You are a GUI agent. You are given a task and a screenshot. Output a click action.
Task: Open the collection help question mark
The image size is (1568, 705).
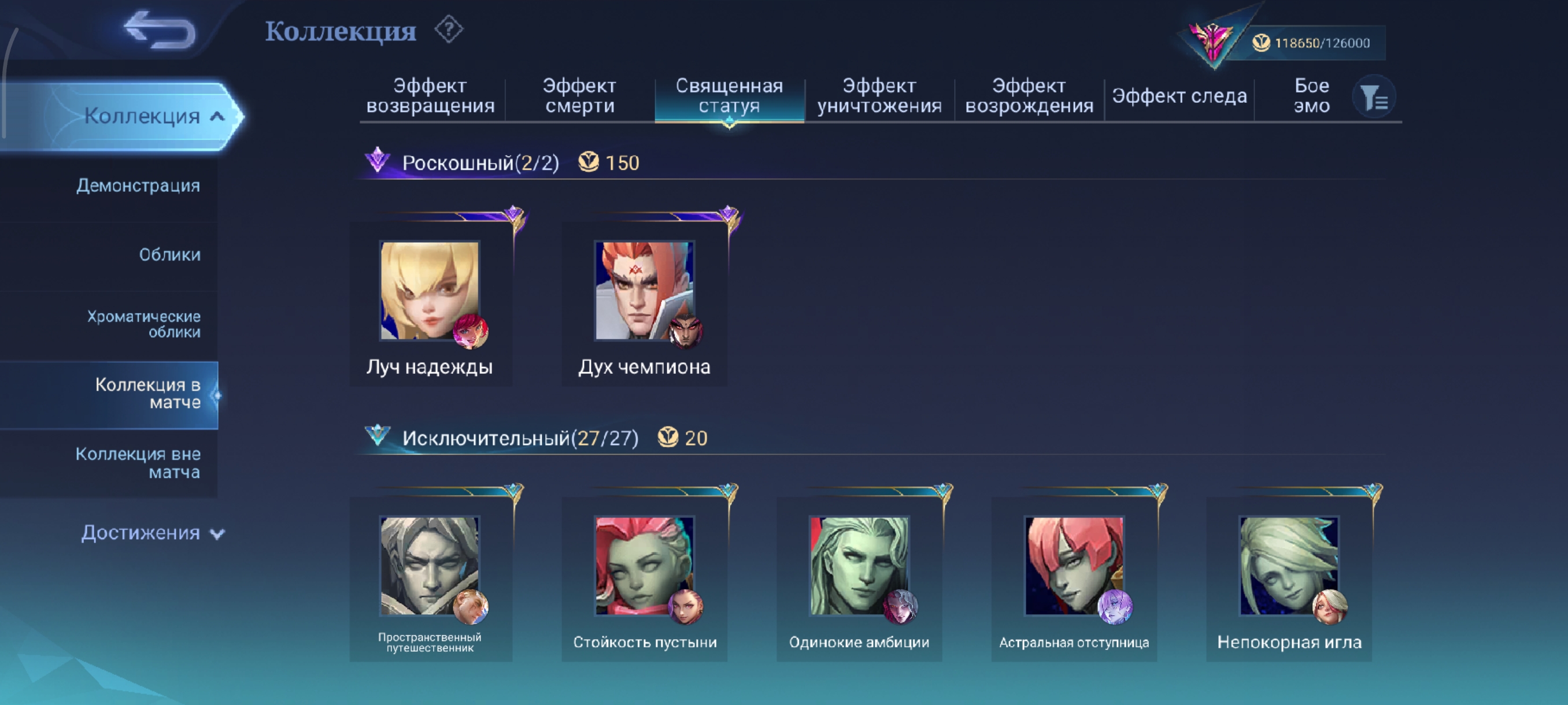(449, 29)
